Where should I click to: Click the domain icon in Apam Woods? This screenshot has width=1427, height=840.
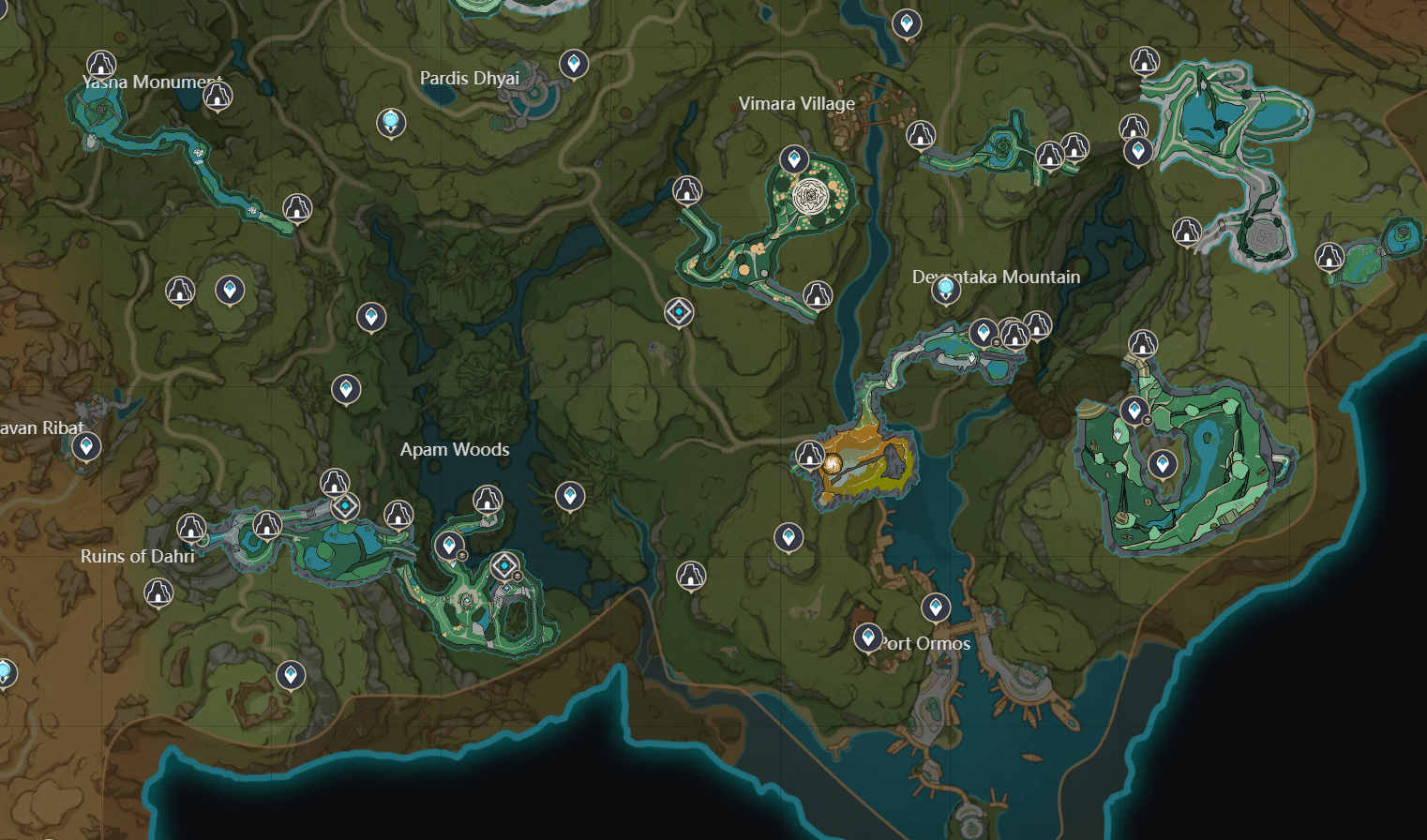[x=504, y=566]
